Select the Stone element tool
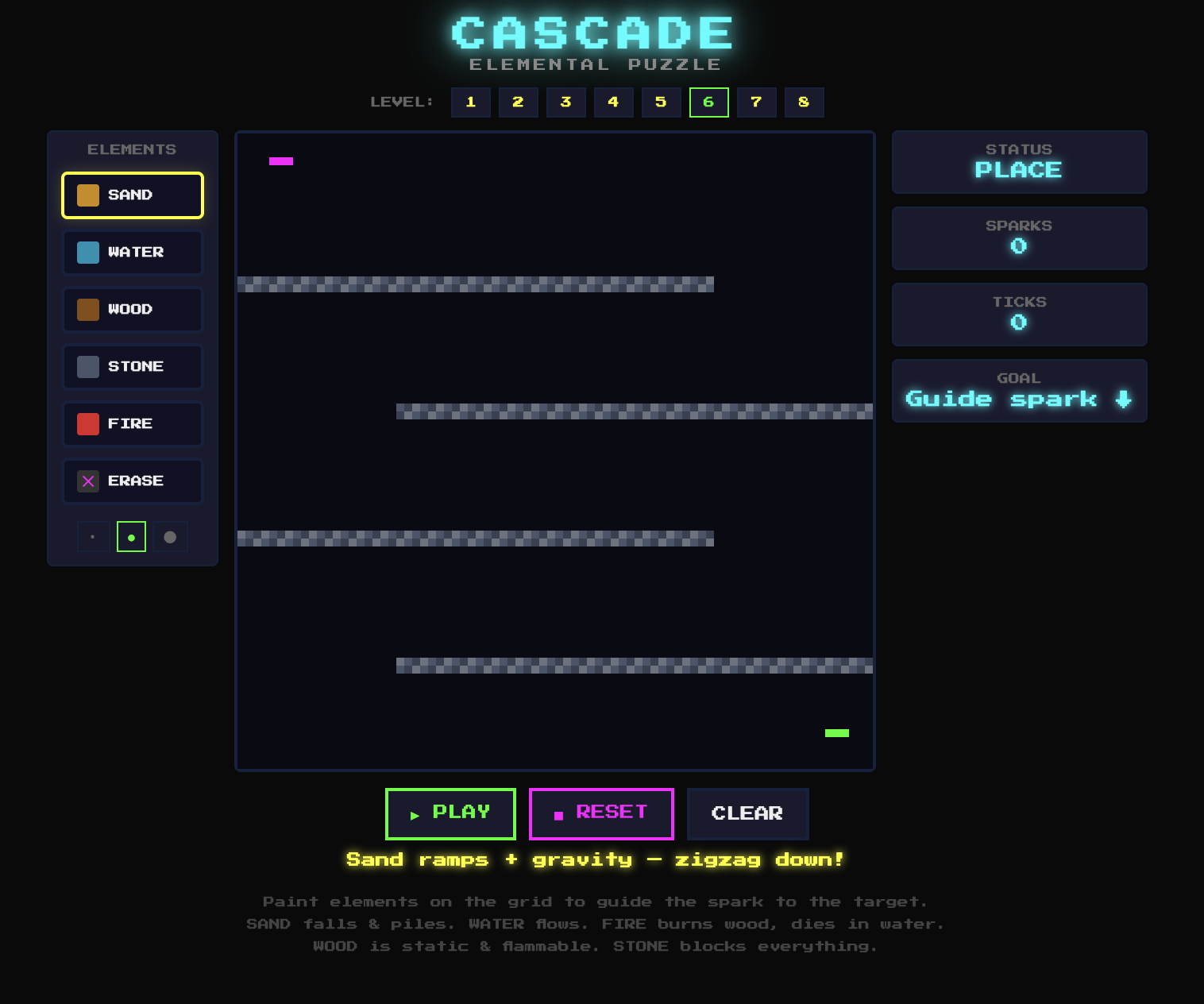 [x=132, y=366]
